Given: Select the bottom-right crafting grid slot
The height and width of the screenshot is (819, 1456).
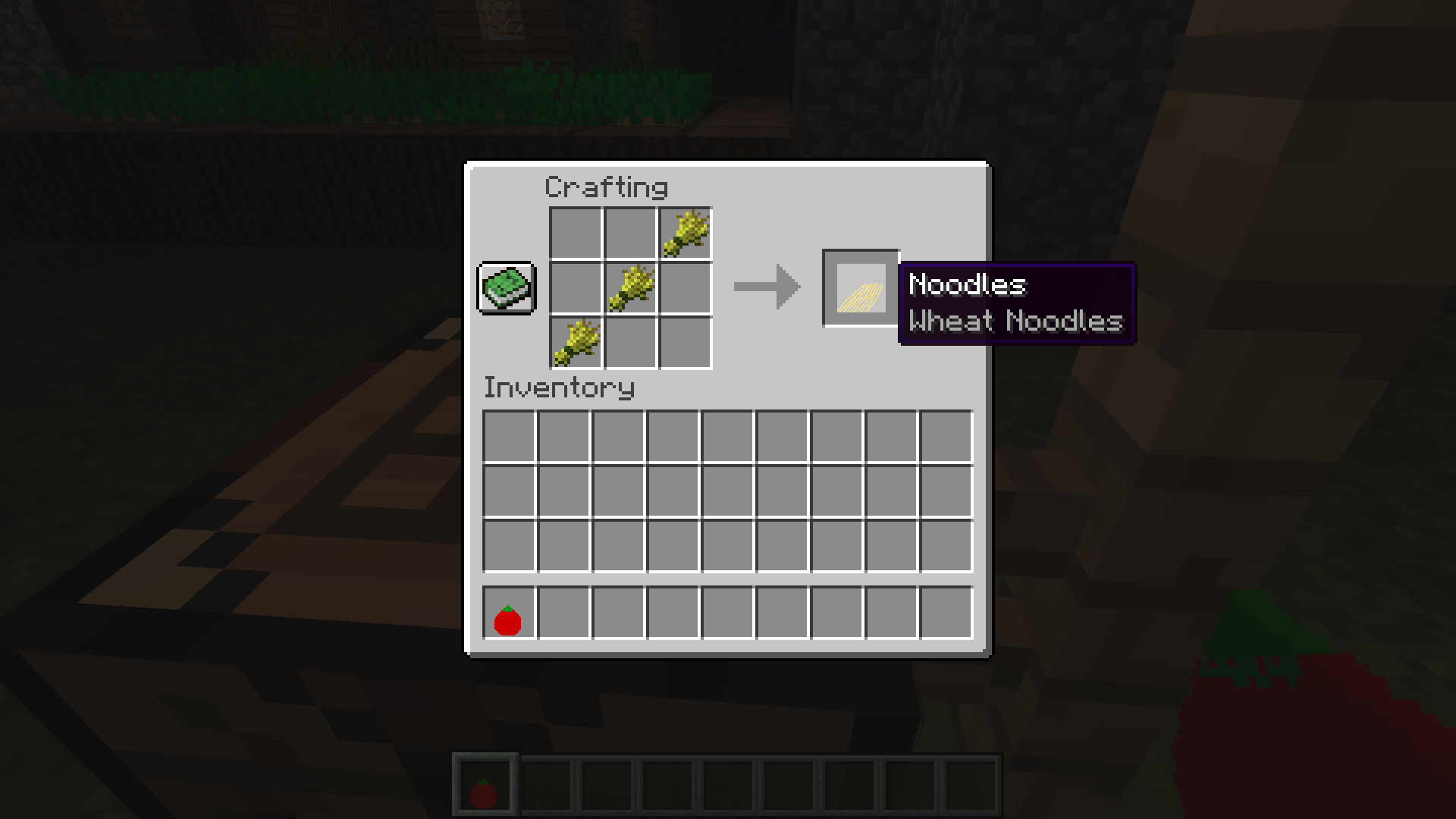Looking at the screenshot, I should tap(684, 341).
